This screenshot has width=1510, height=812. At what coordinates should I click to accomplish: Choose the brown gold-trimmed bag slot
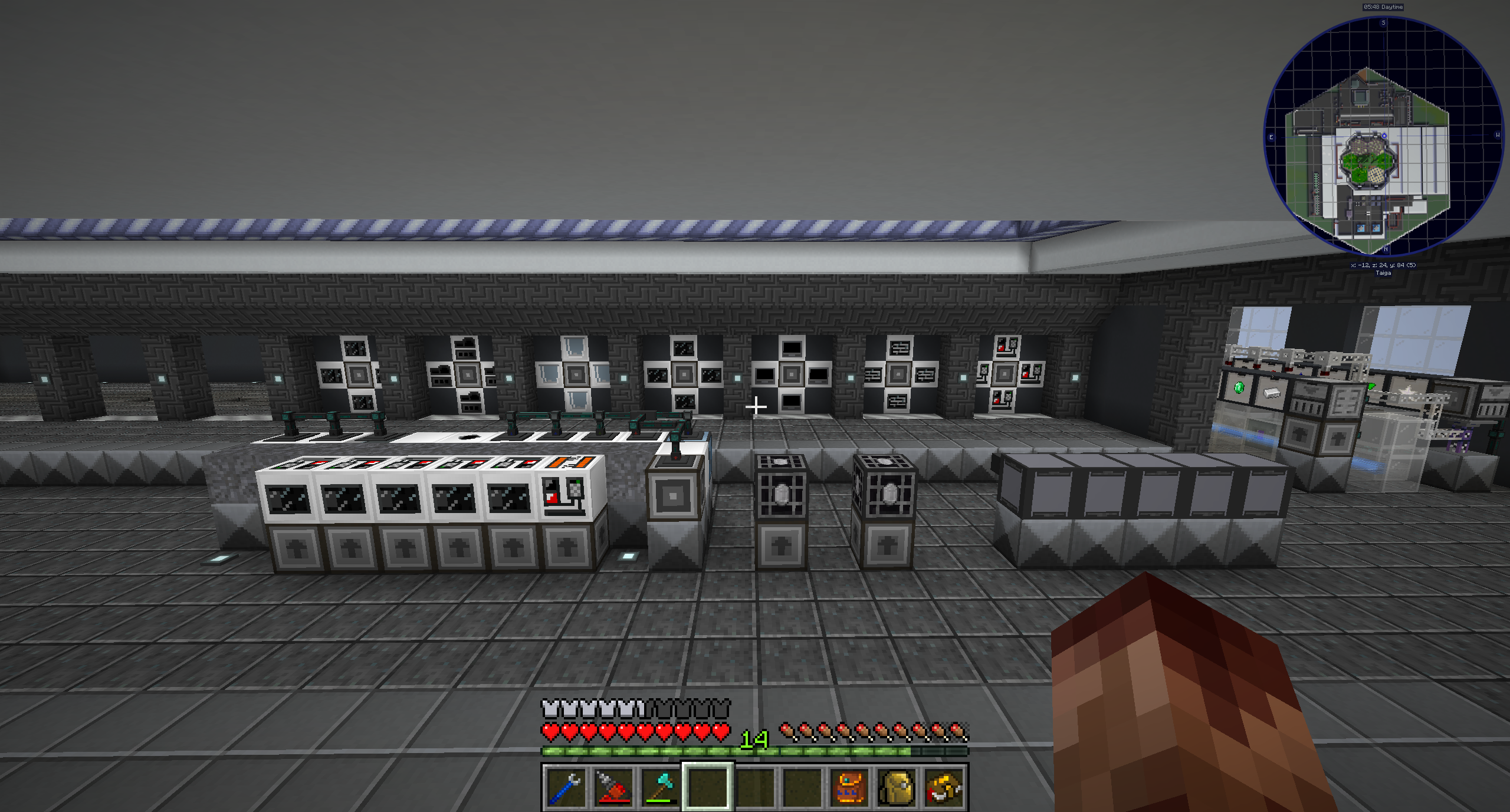pyautogui.click(x=944, y=788)
